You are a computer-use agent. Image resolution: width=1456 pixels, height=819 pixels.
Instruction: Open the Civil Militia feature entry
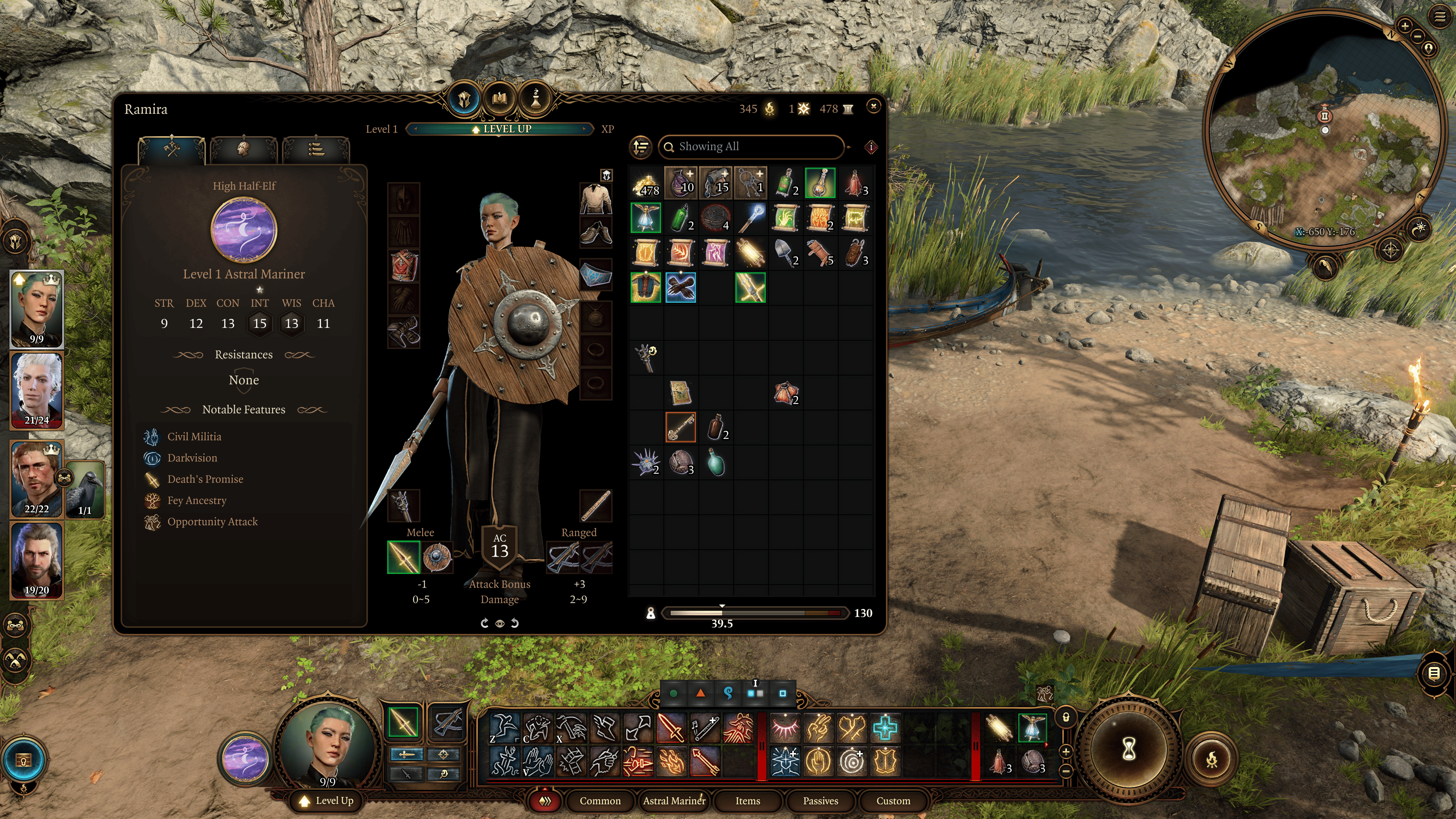[x=194, y=436]
